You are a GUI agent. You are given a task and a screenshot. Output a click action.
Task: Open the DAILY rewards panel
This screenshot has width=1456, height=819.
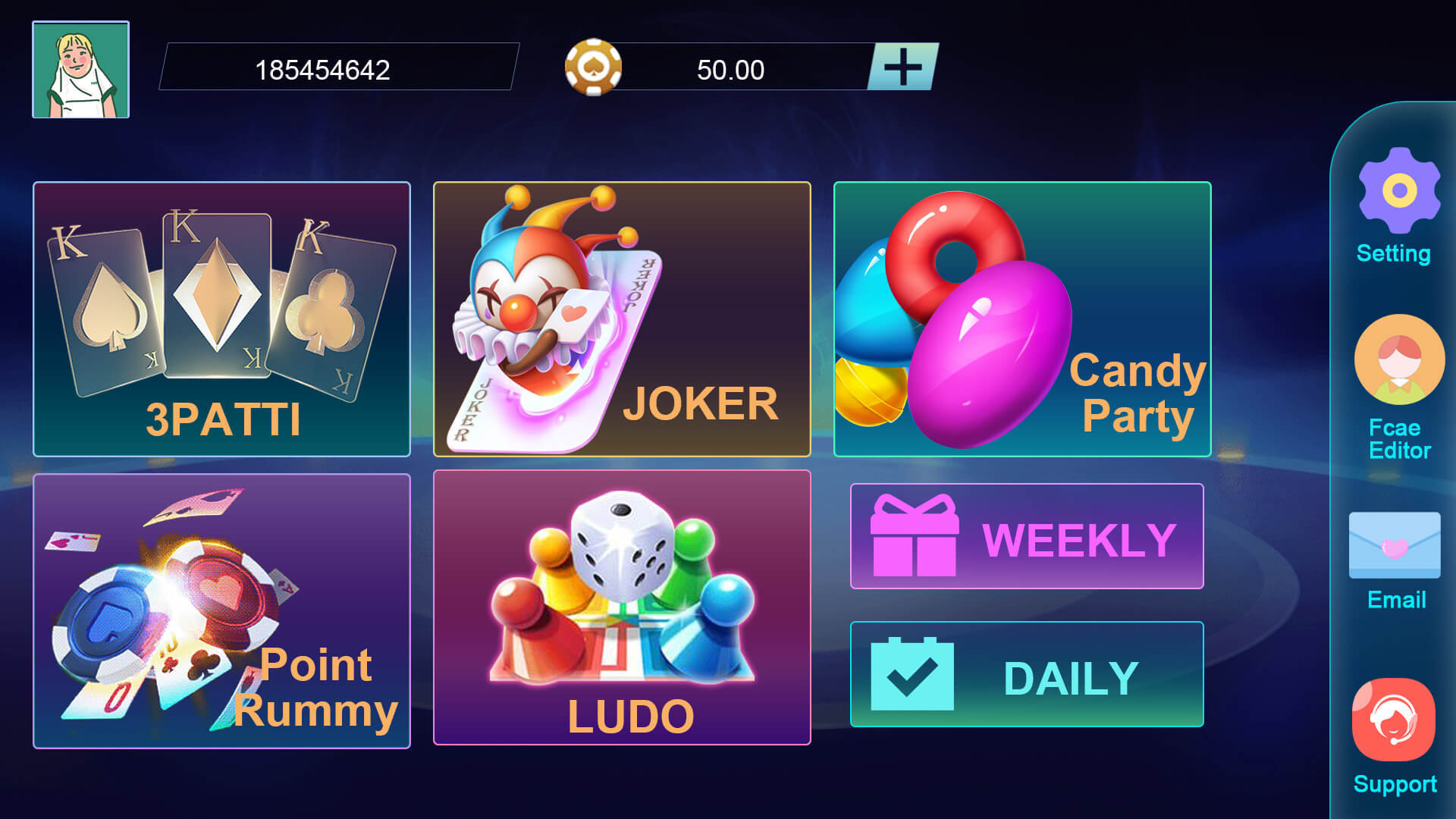click(1028, 673)
